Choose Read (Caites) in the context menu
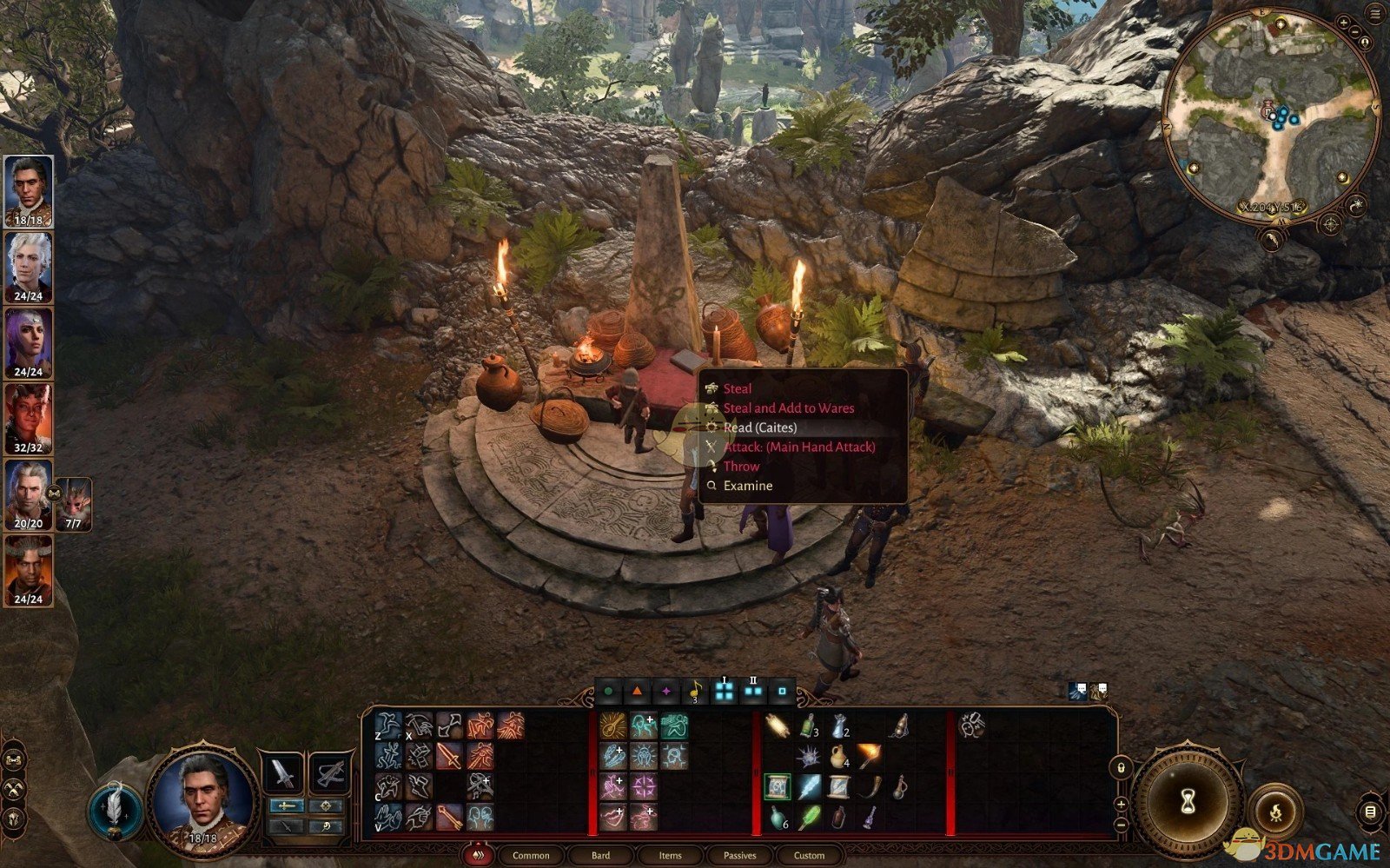Viewport: 1390px width, 868px height. pos(759,427)
